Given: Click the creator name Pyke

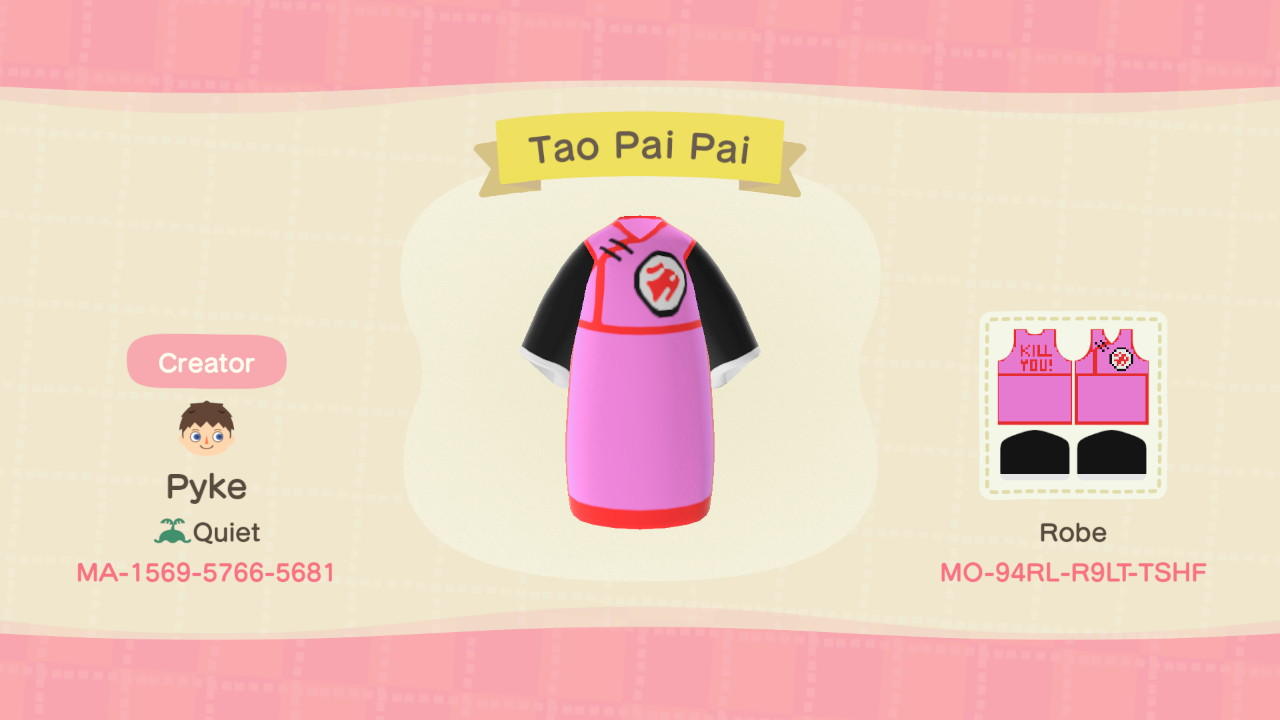Looking at the screenshot, I should 205,487.
